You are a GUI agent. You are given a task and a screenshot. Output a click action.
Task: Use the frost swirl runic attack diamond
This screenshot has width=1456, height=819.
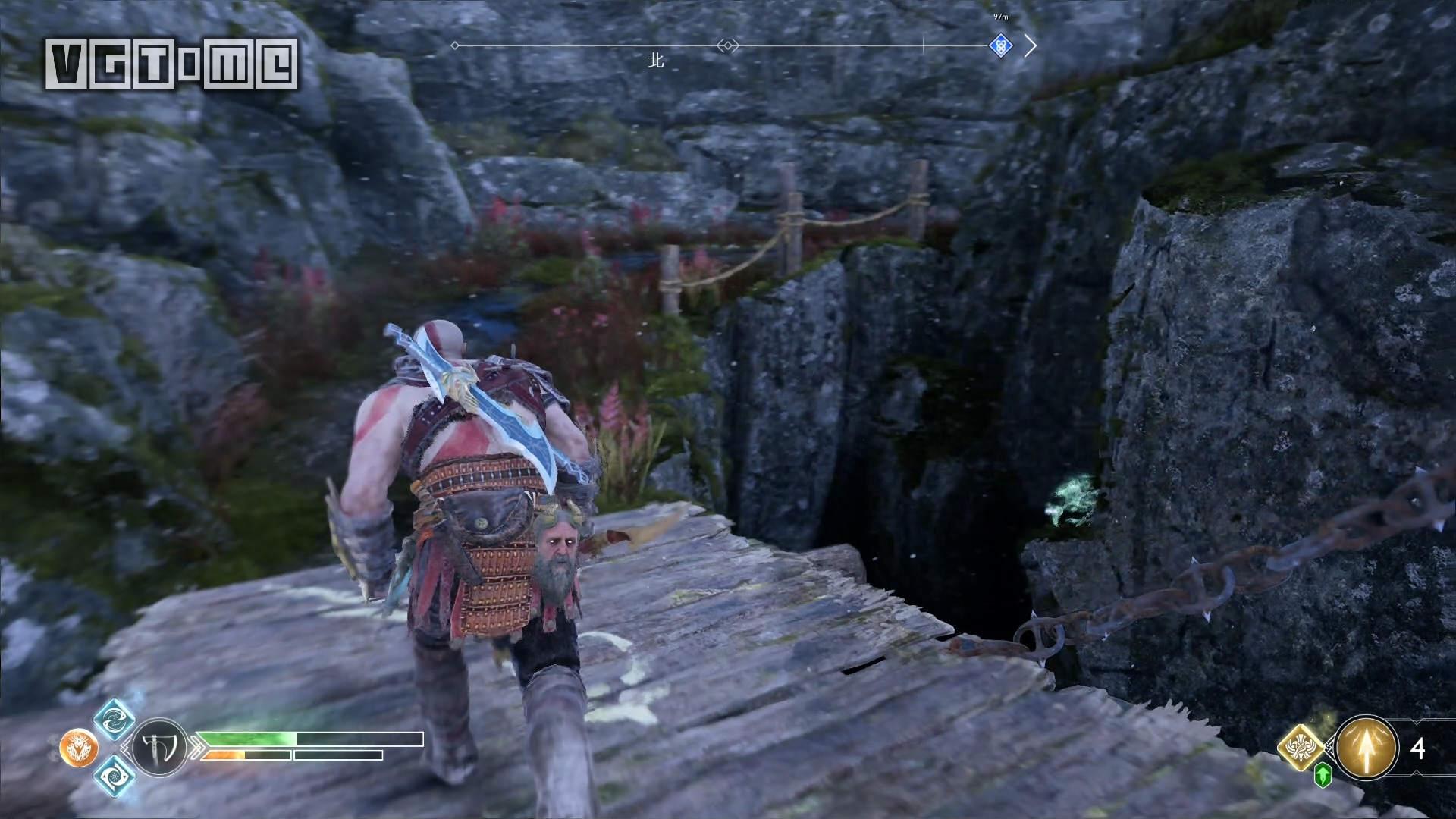point(115,777)
